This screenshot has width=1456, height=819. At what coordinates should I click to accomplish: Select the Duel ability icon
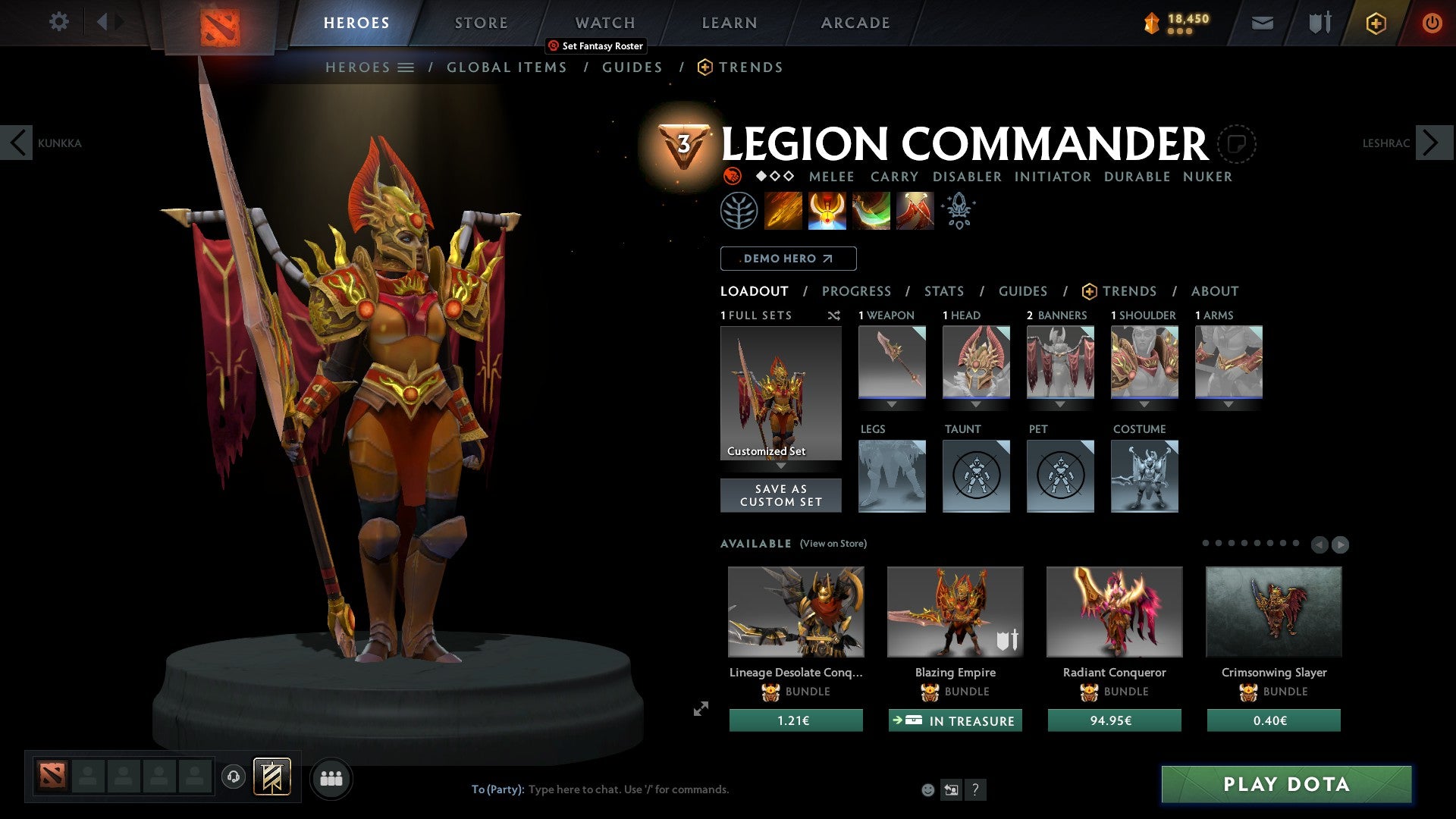click(x=914, y=210)
